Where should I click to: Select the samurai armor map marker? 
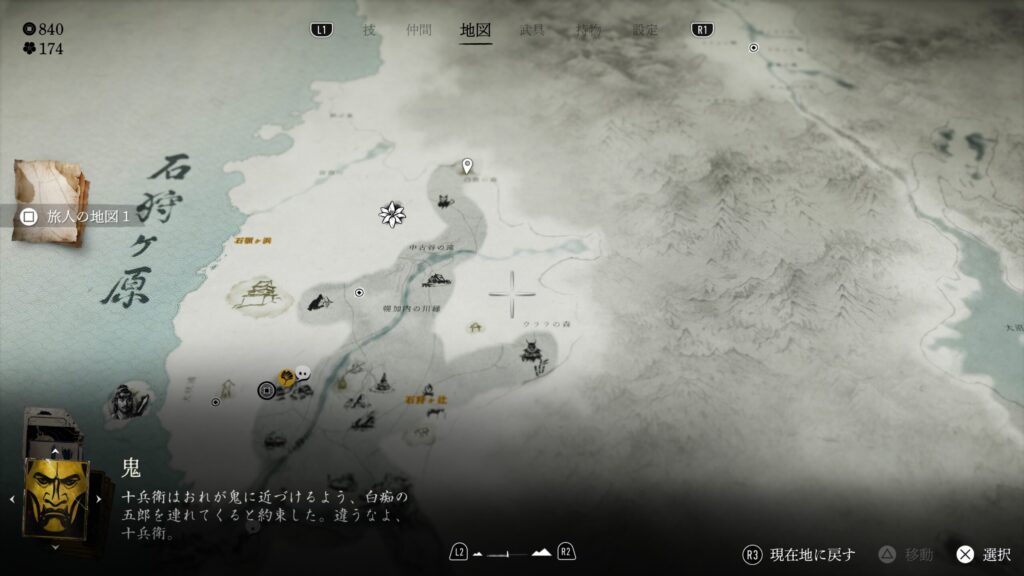[x=531, y=352]
